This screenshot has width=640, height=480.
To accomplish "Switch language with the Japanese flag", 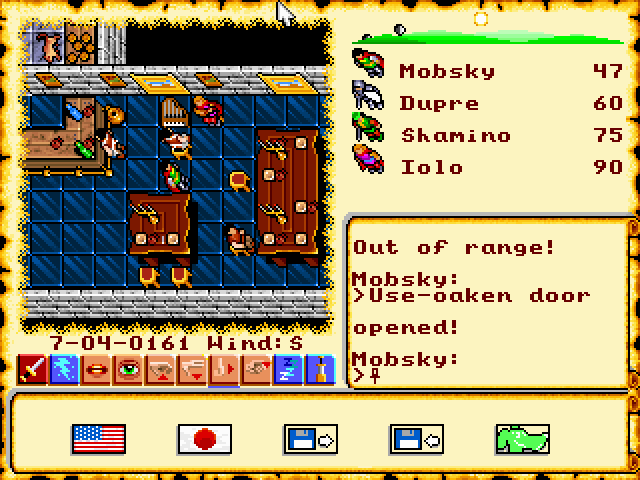I will pyautogui.click(x=204, y=438).
